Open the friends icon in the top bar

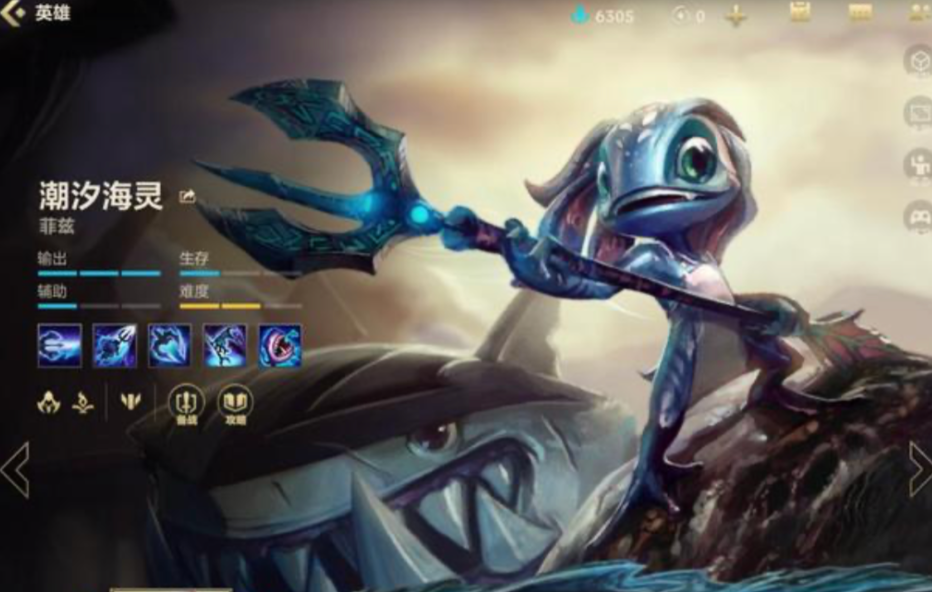(918, 13)
